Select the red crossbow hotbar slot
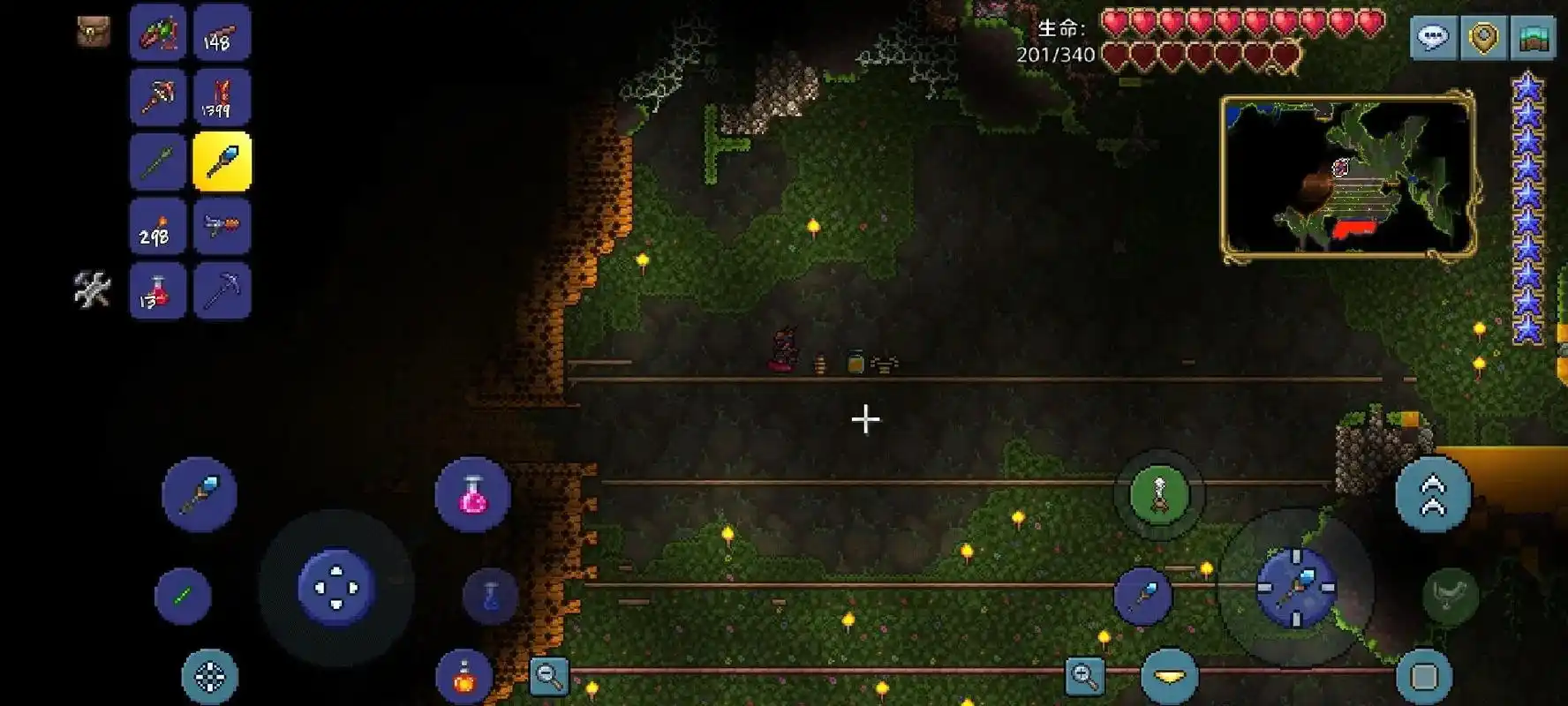The height and width of the screenshot is (706, 1568). (157, 97)
